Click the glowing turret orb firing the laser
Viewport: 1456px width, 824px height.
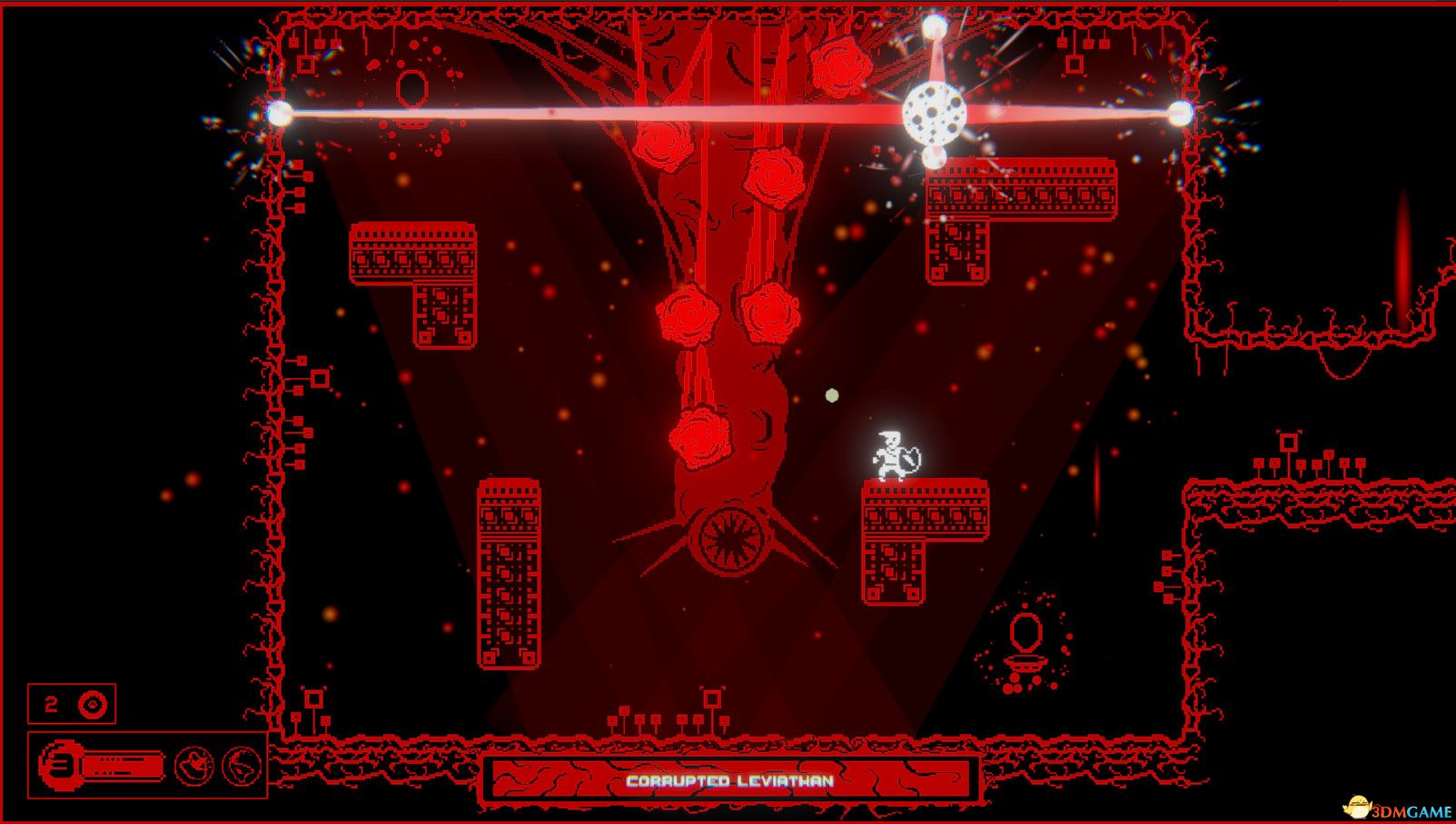[936, 114]
